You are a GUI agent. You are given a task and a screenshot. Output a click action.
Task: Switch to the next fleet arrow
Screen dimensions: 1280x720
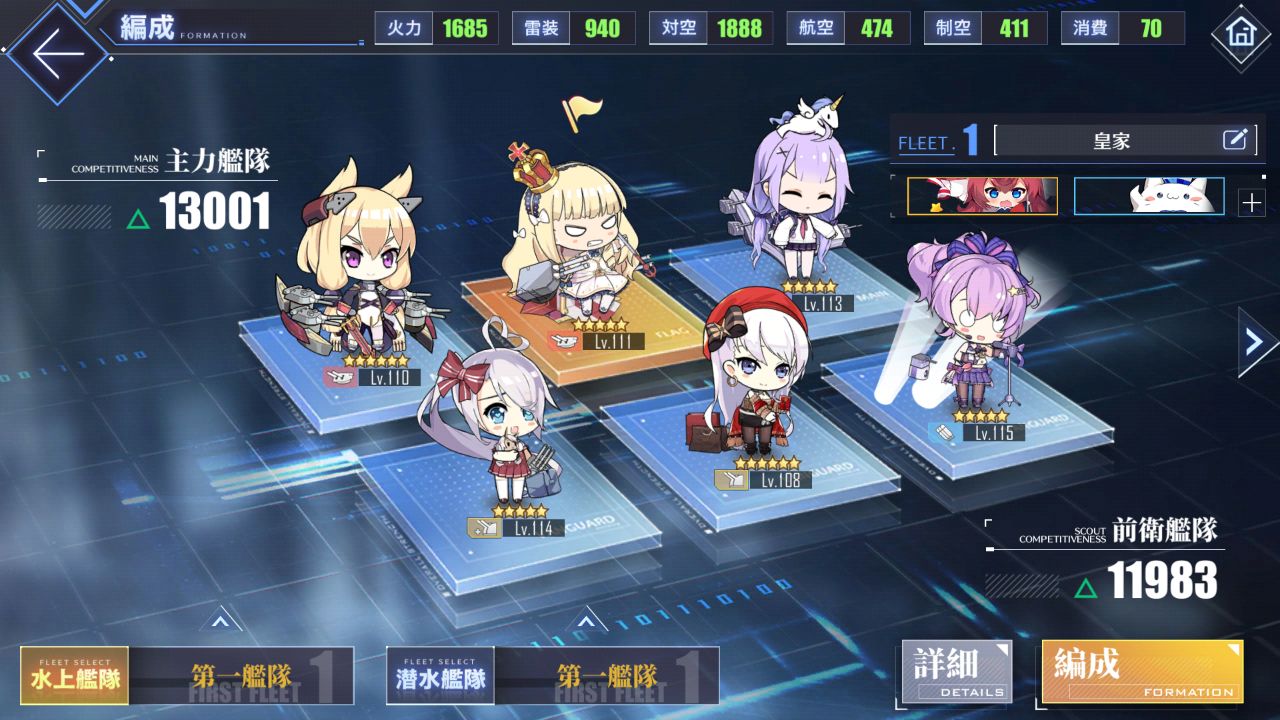1256,342
